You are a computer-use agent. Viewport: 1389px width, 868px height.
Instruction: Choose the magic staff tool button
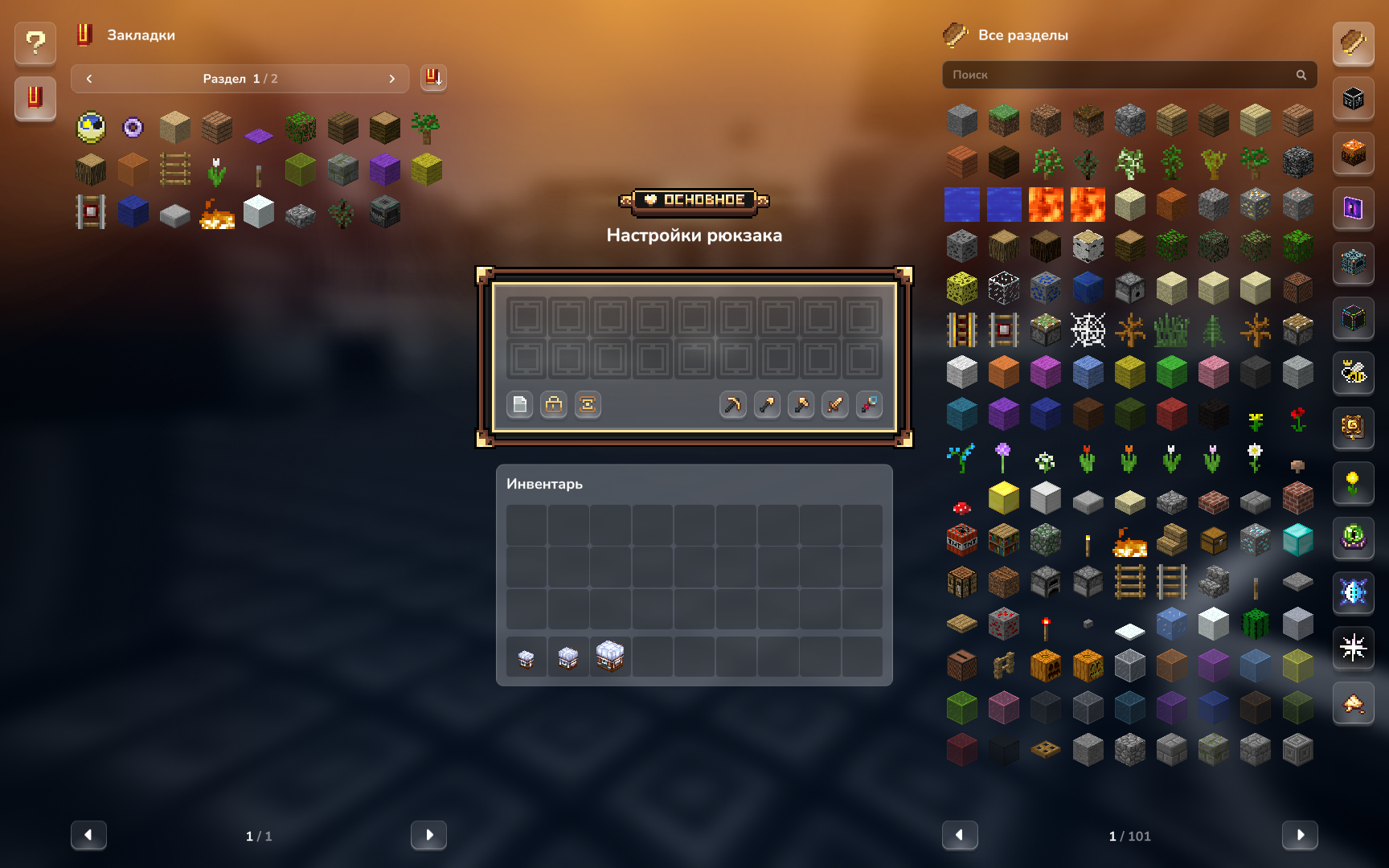click(x=869, y=404)
